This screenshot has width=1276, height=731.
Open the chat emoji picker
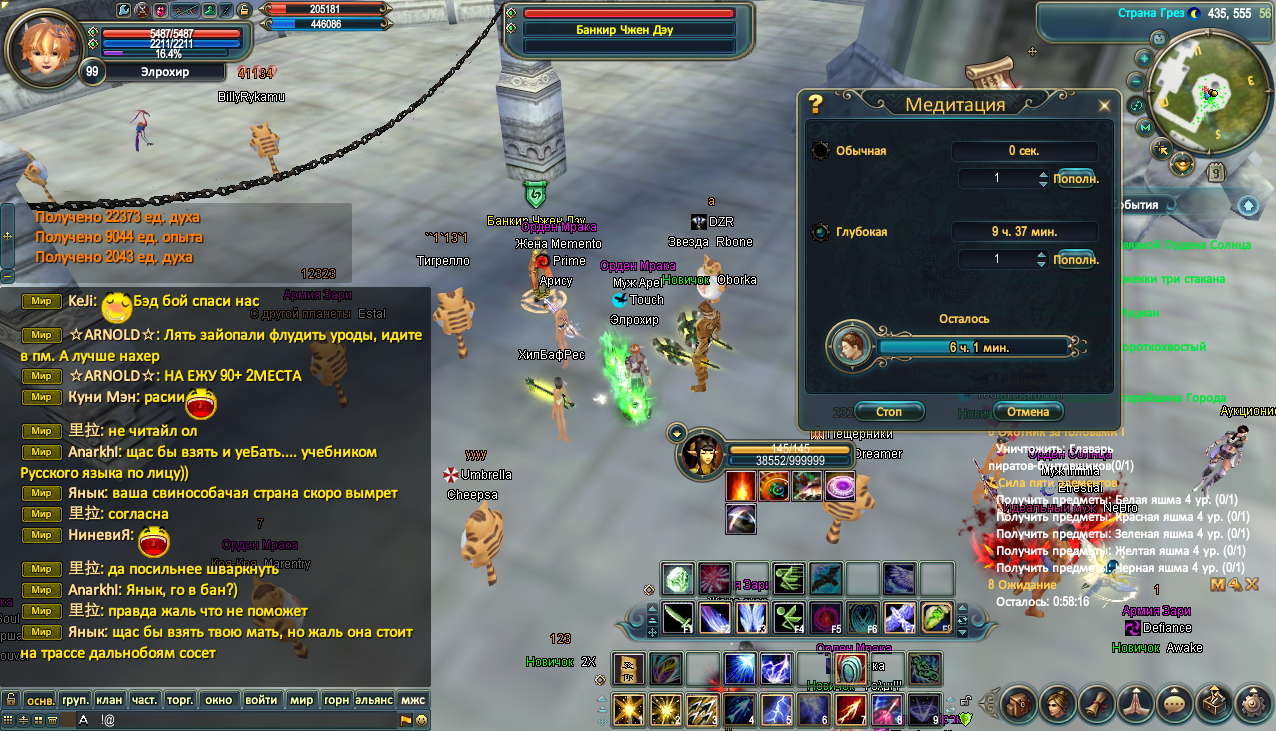click(421, 720)
